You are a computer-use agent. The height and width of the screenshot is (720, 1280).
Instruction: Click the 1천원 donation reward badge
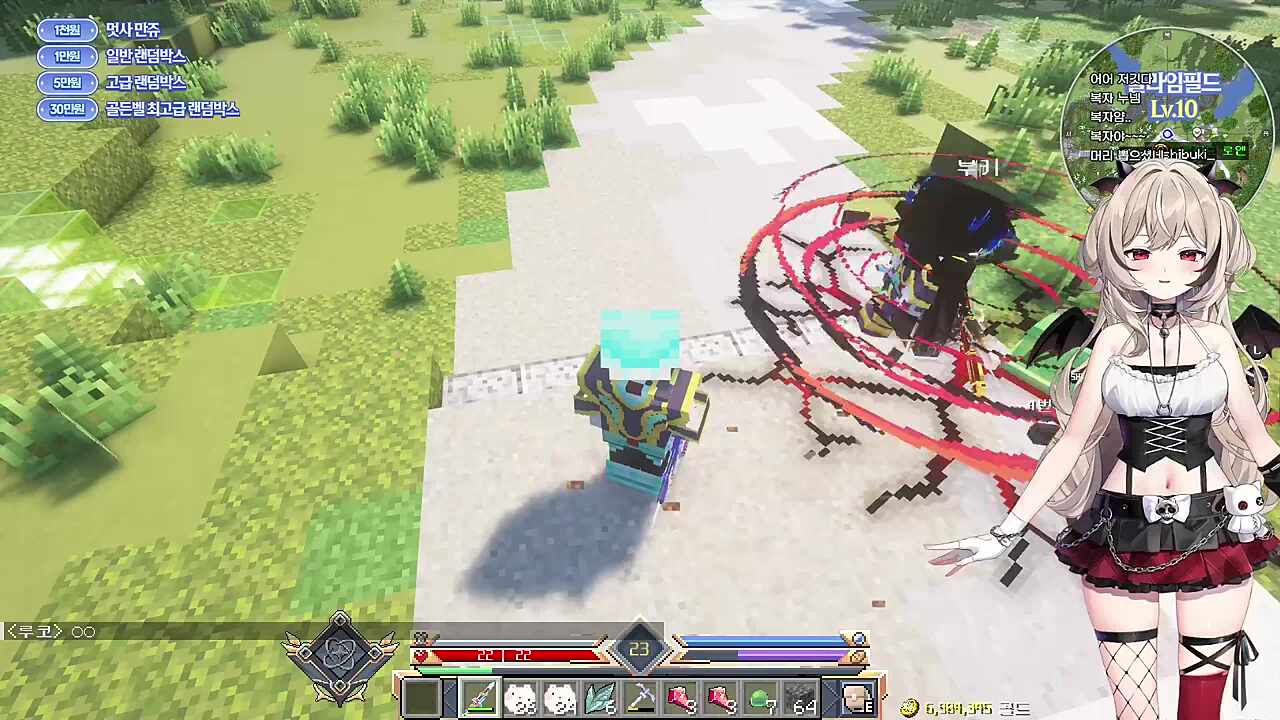coord(67,30)
